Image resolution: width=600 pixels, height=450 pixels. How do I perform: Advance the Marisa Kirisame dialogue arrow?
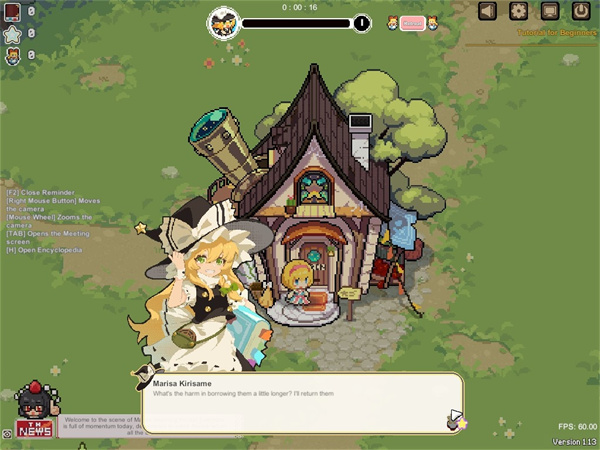click(456, 417)
